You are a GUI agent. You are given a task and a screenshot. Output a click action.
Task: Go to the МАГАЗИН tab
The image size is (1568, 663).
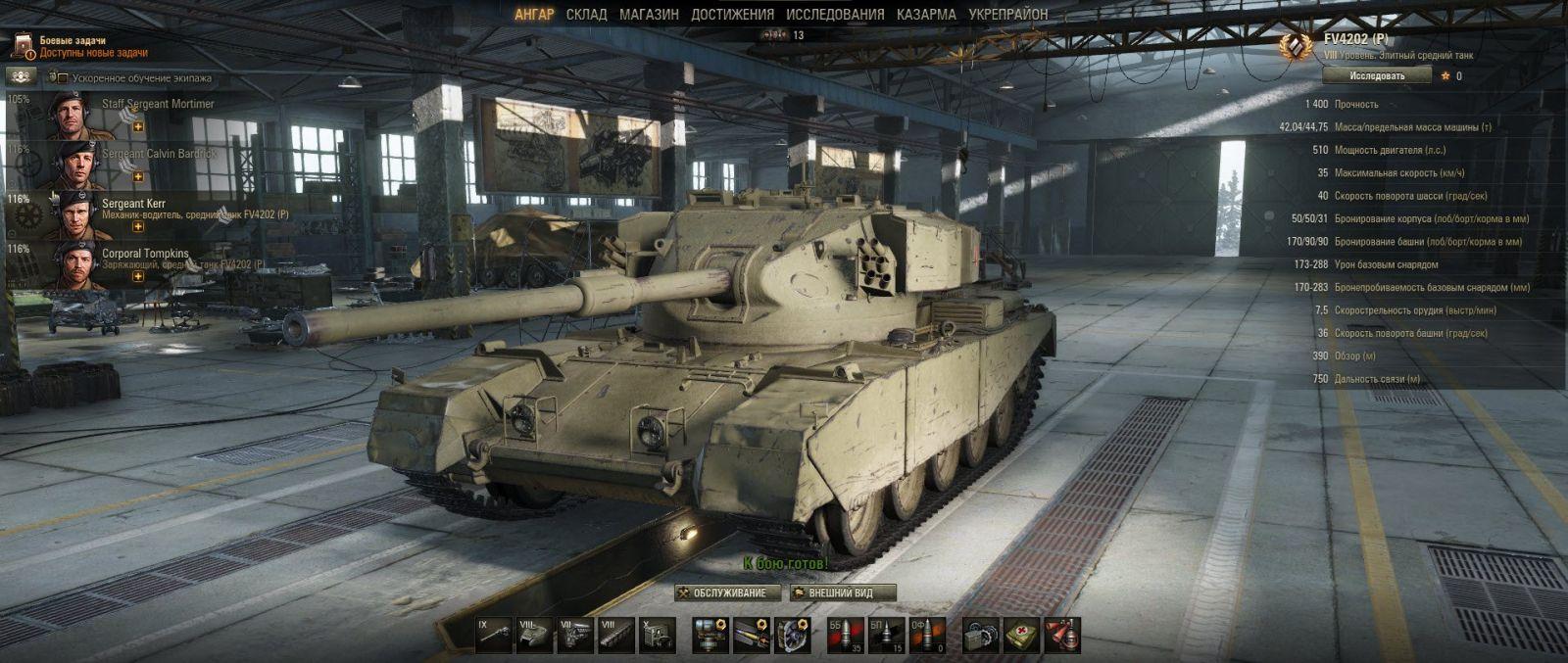coord(649,15)
